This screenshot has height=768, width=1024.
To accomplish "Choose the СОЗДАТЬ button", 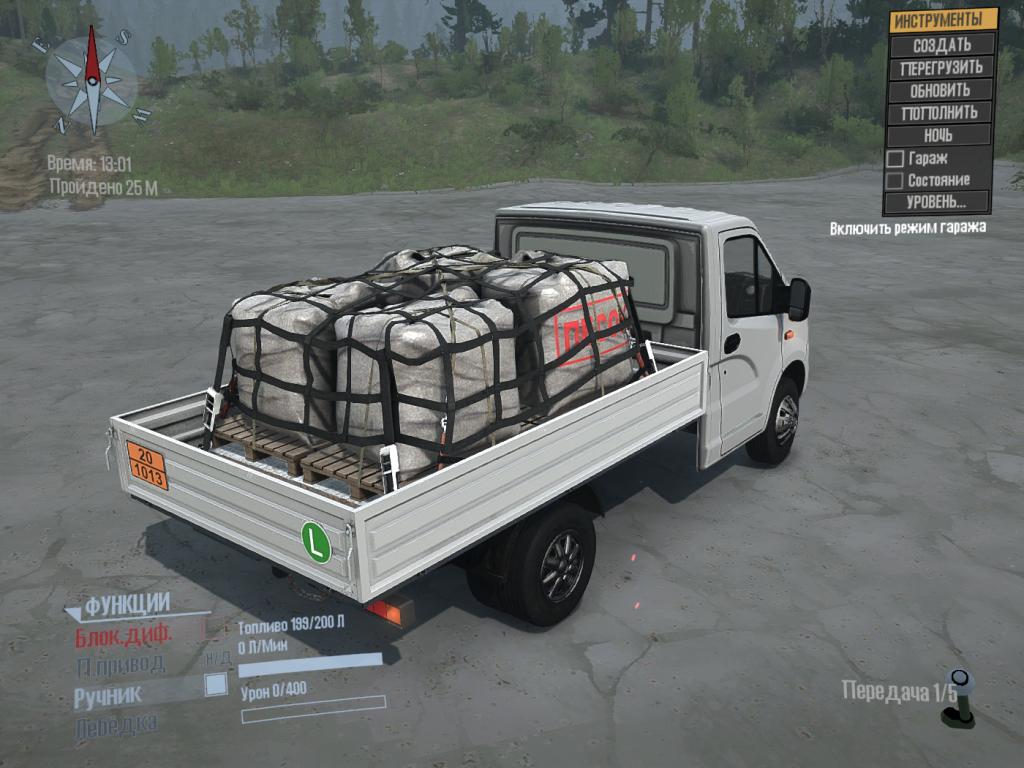I will pos(942,45).
